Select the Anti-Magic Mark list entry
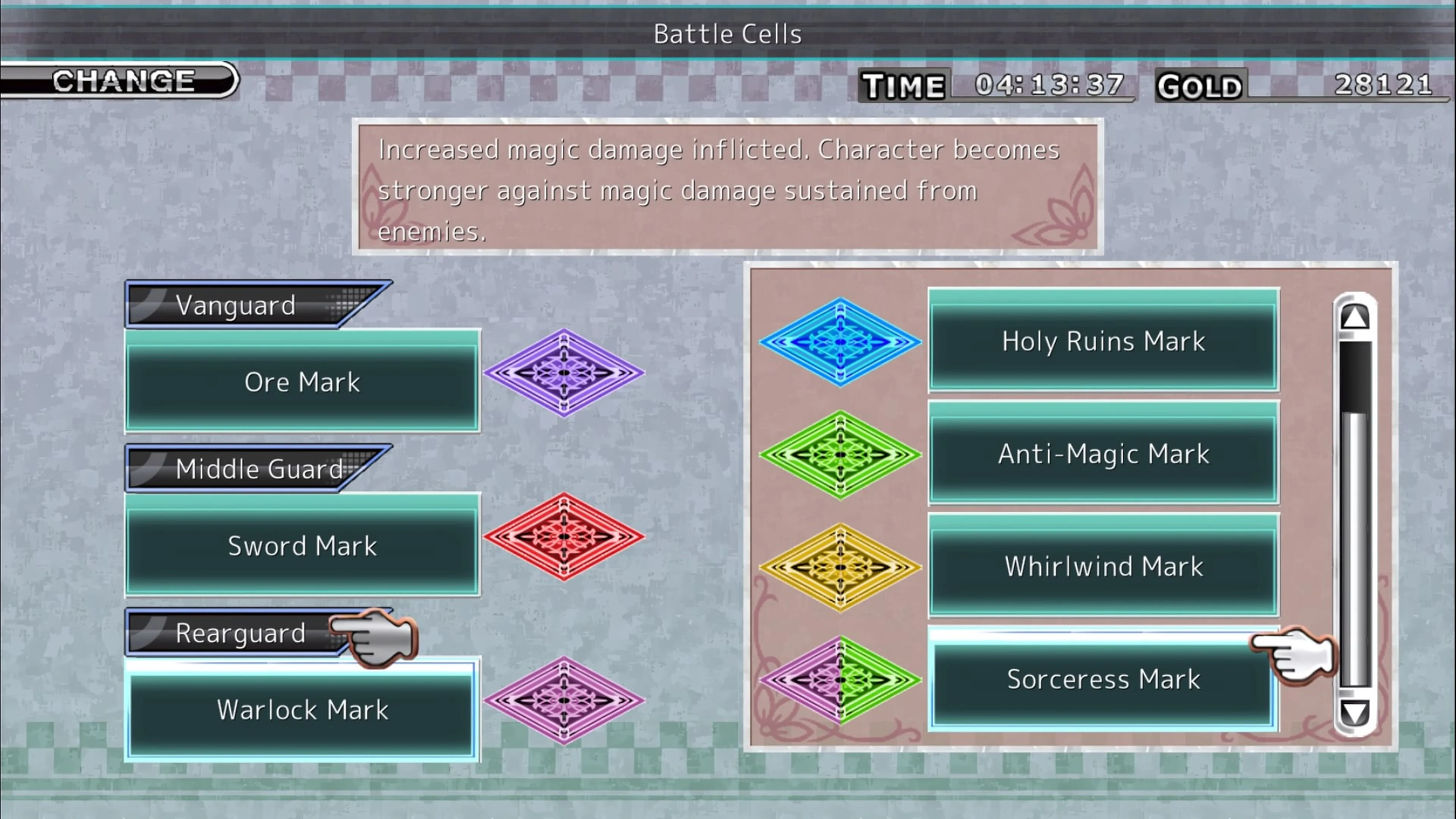This screenshot has width=1456, height=819. click(x=1102, y=453)
